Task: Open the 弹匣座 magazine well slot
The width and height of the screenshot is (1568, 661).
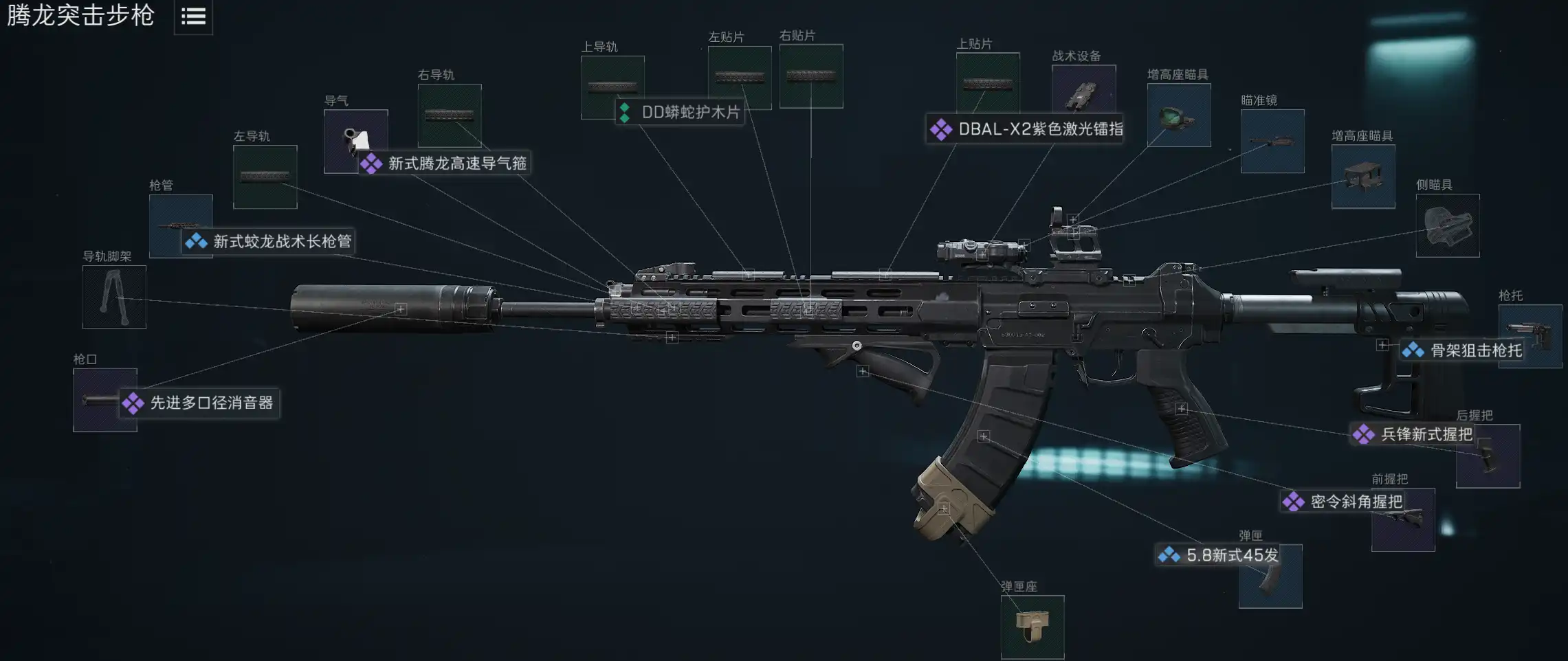Action: tap(1033, 627)
